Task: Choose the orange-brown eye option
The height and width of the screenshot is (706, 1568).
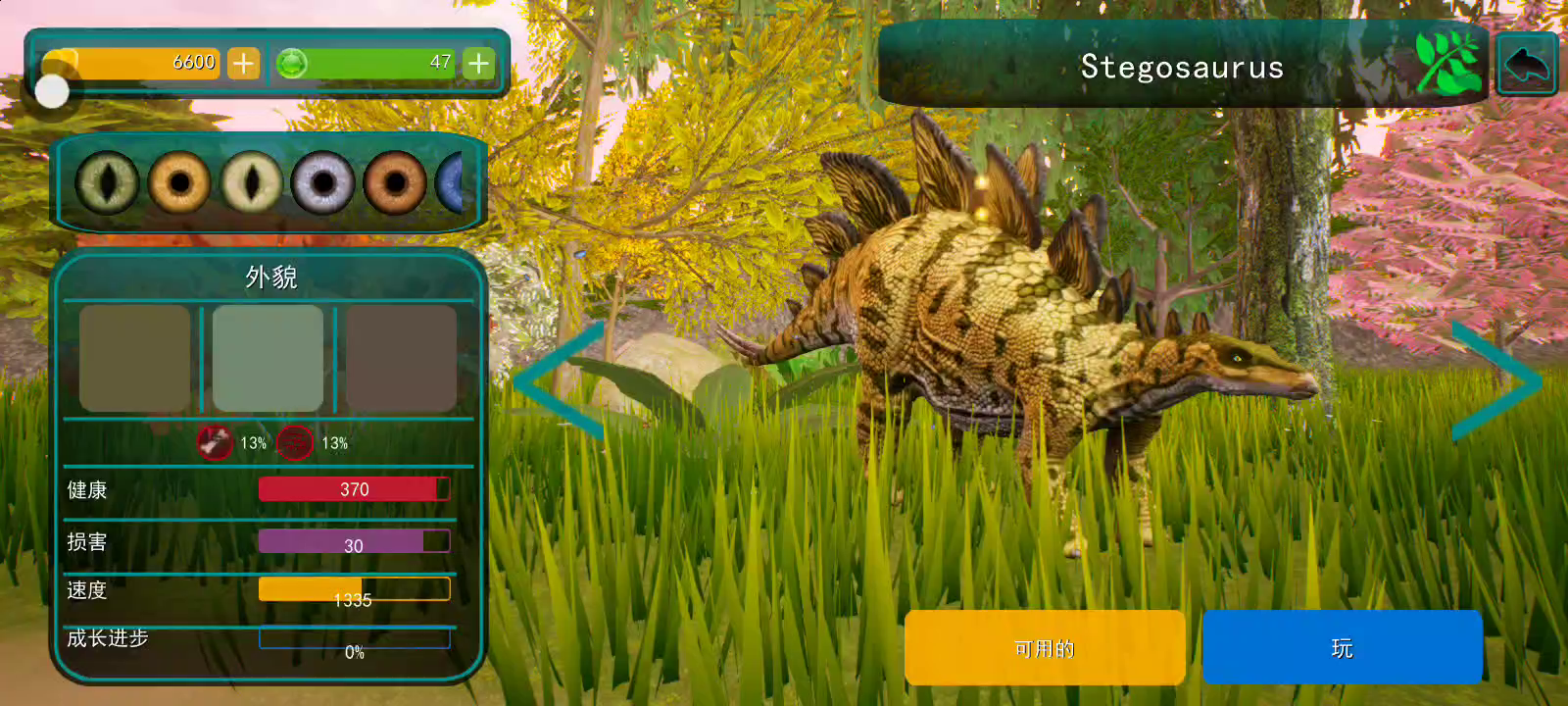Action: 395,182
